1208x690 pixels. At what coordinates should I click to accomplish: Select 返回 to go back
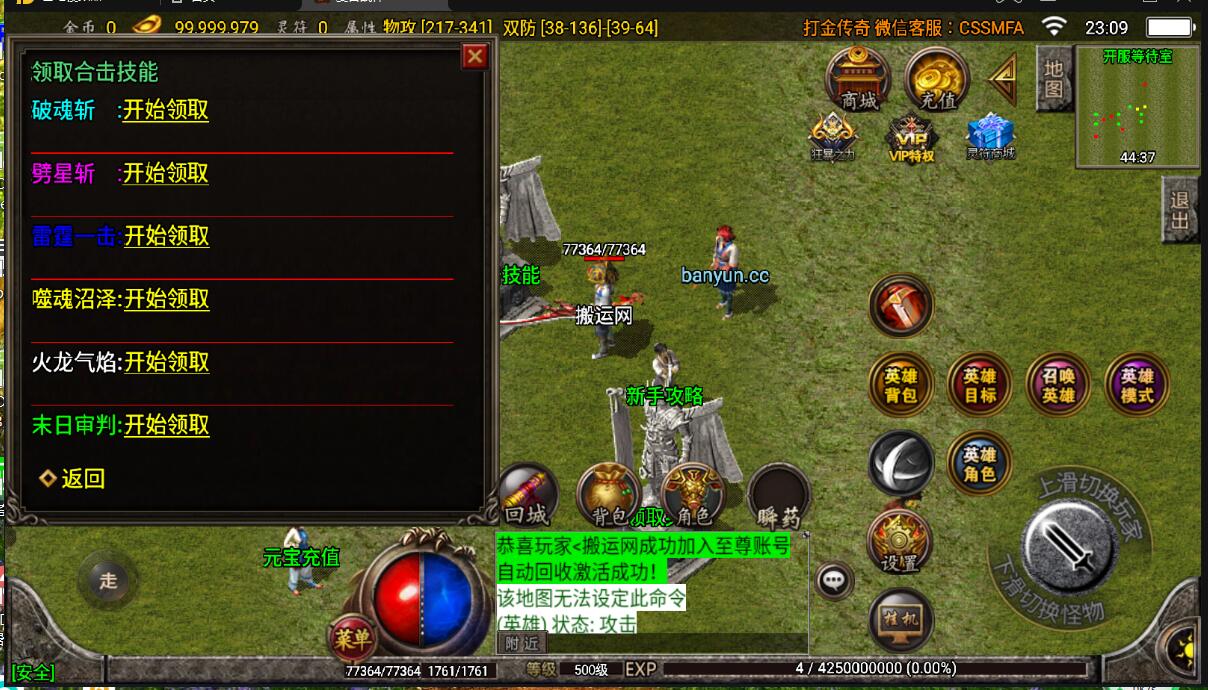[82, 479]
